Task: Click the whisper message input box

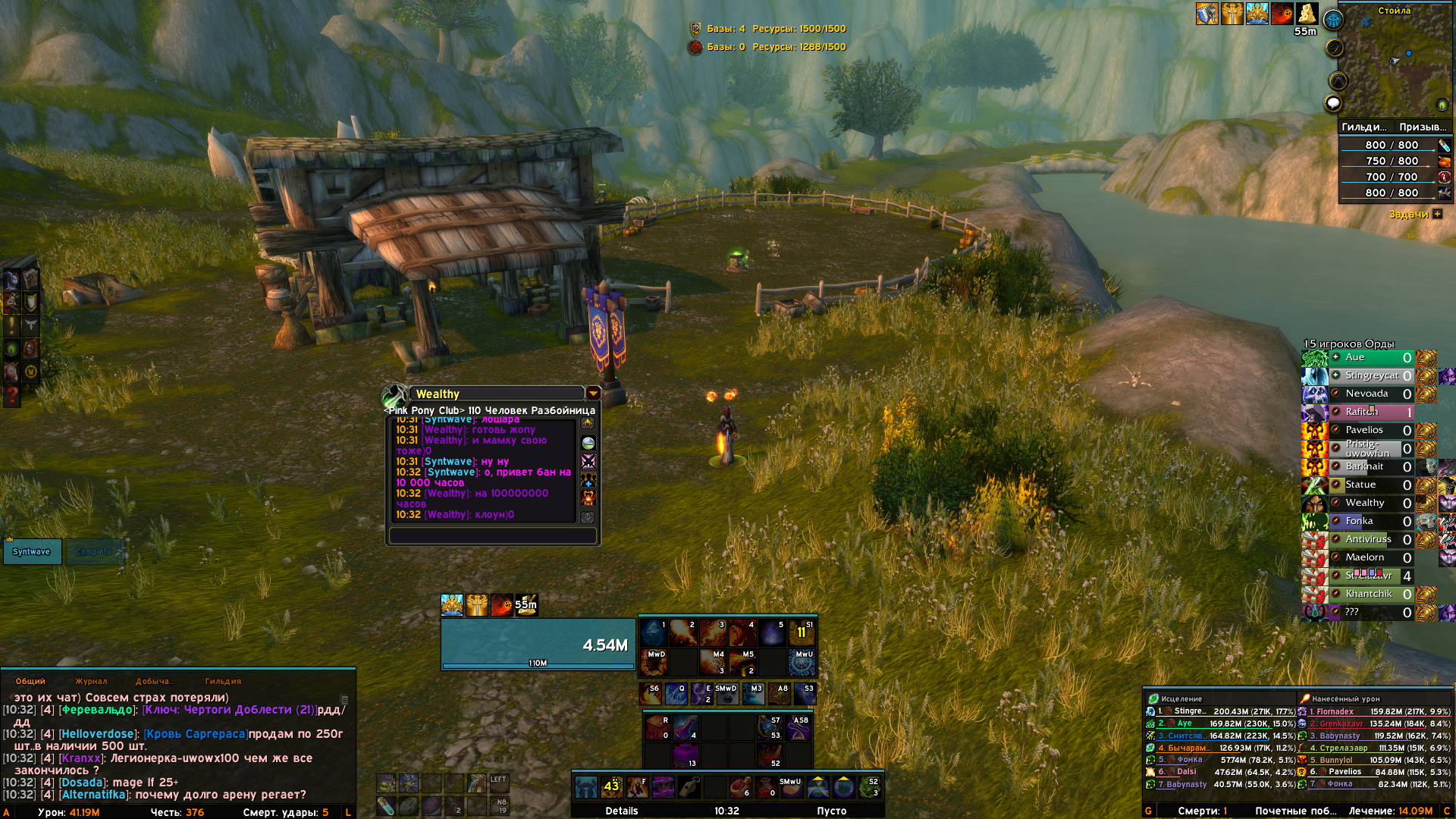Action: pos(492,535)
